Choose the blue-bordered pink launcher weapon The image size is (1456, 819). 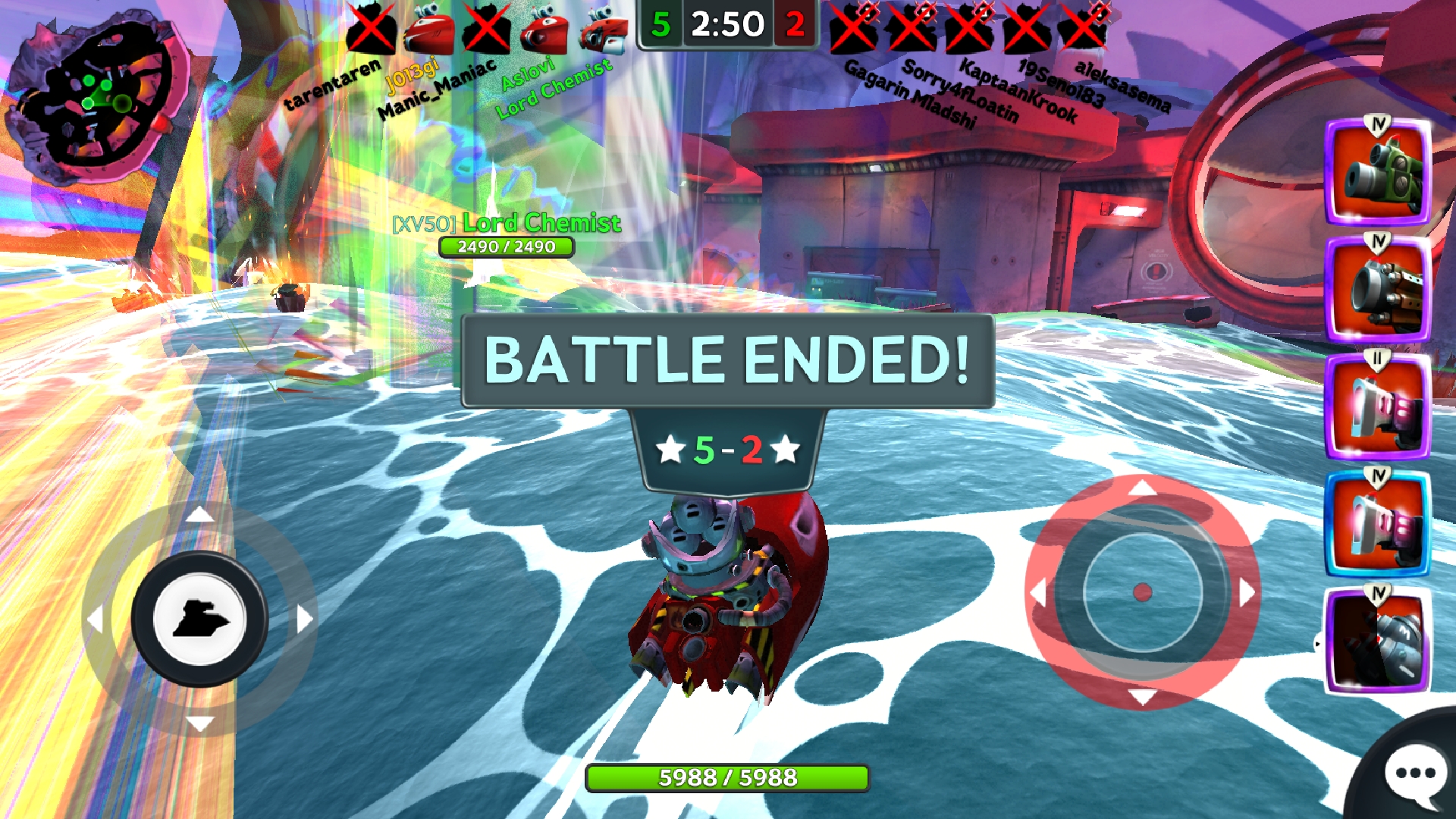1377,524
